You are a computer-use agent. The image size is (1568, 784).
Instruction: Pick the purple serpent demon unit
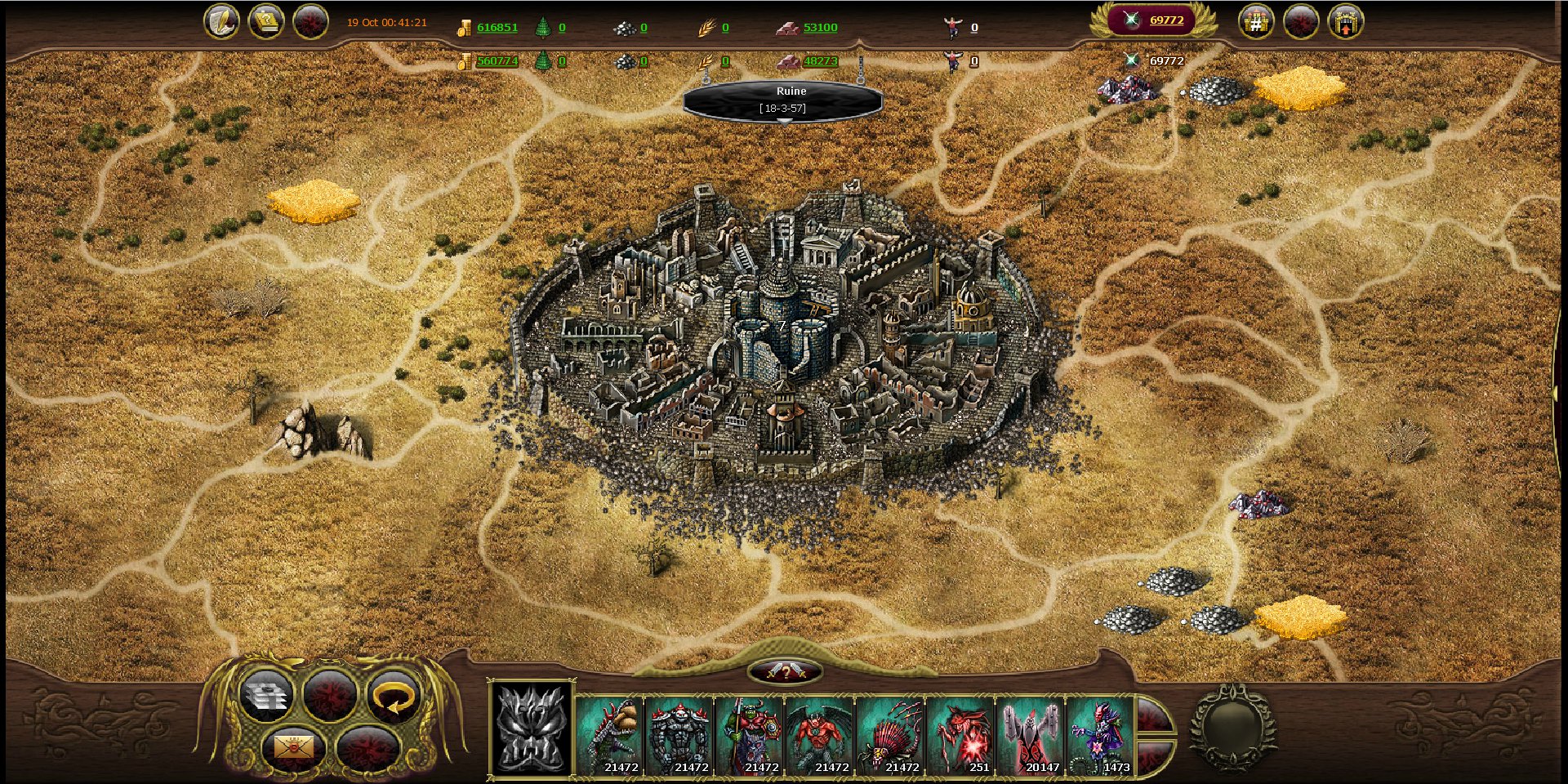1100,735
